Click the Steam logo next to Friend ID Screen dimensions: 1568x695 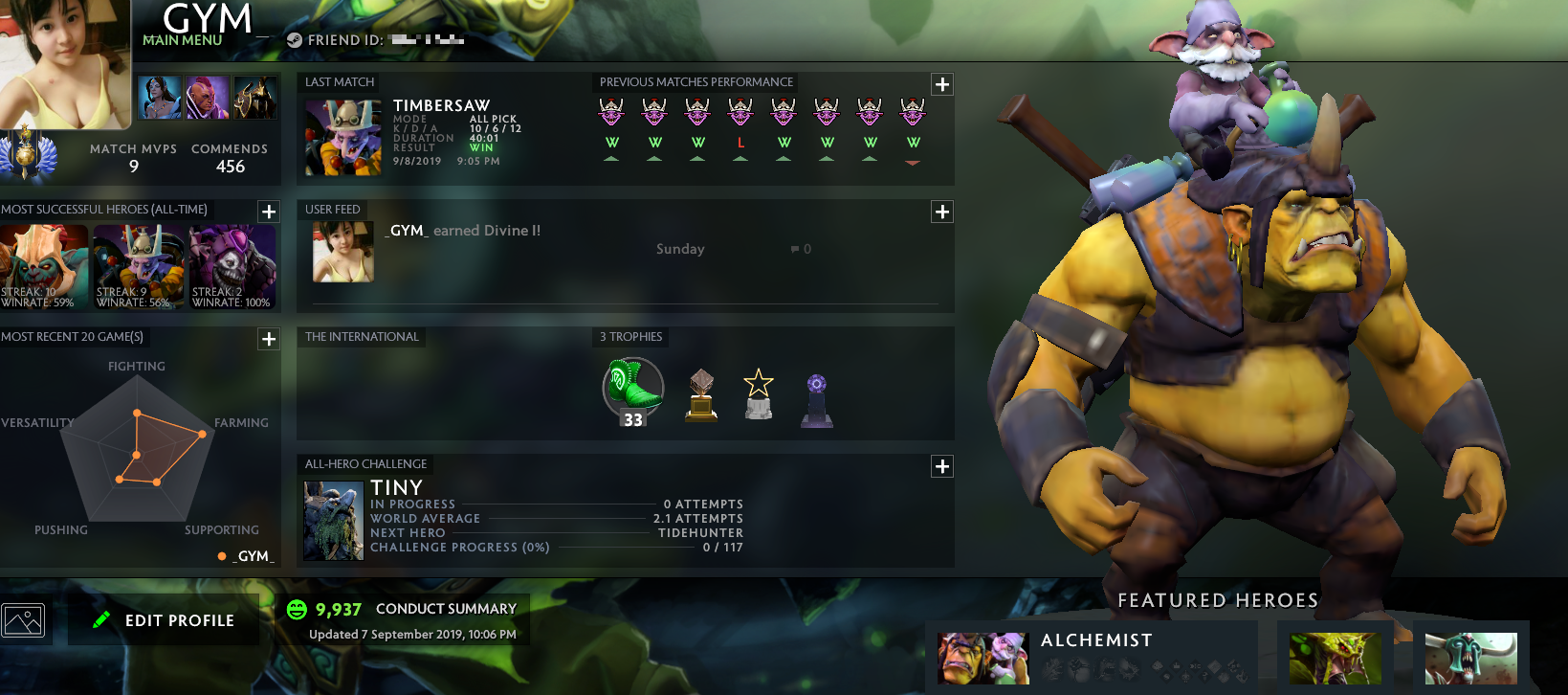(297, 40)
